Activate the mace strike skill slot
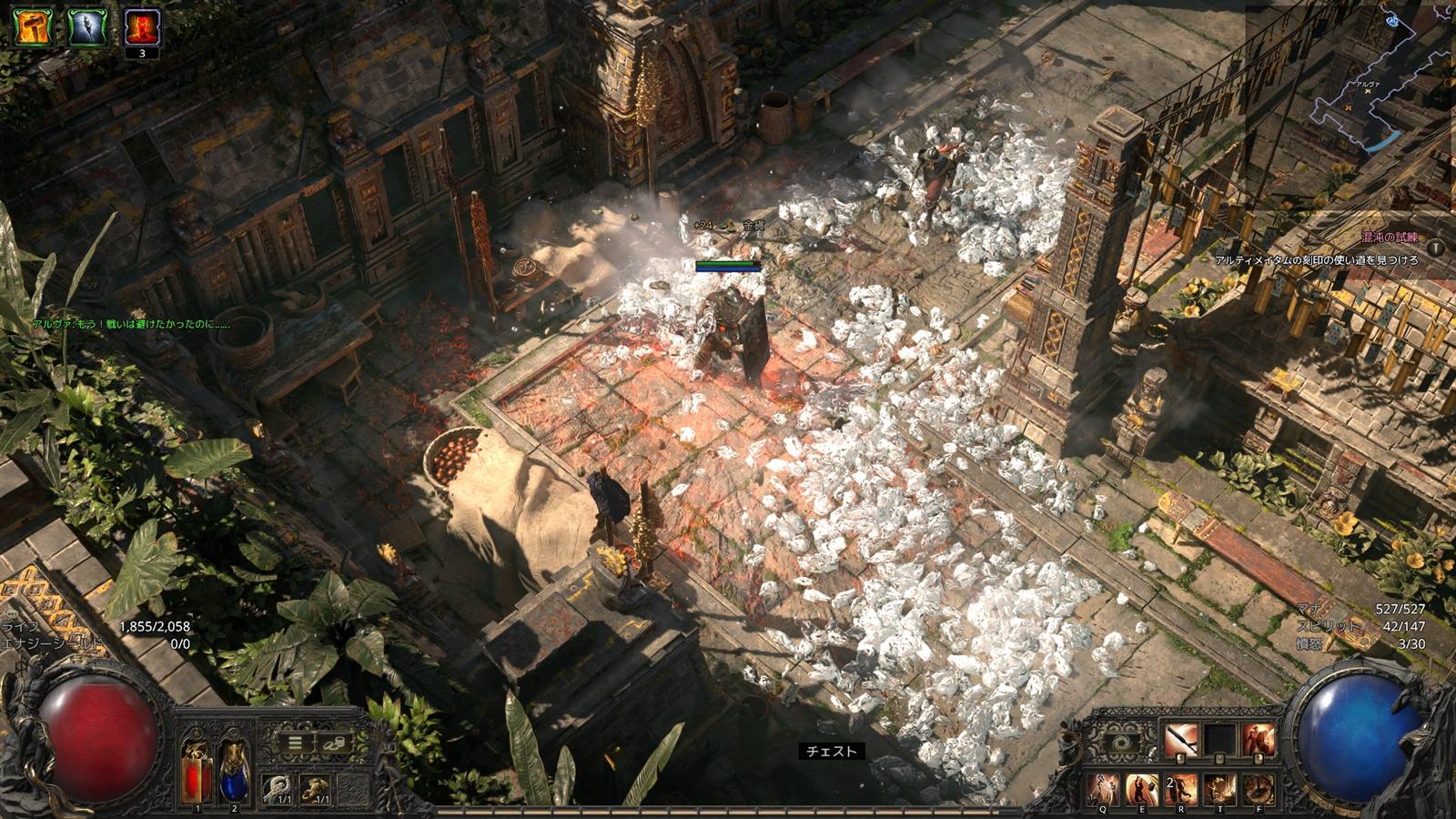The image size is (1456, 819). tap(1181, 741)
